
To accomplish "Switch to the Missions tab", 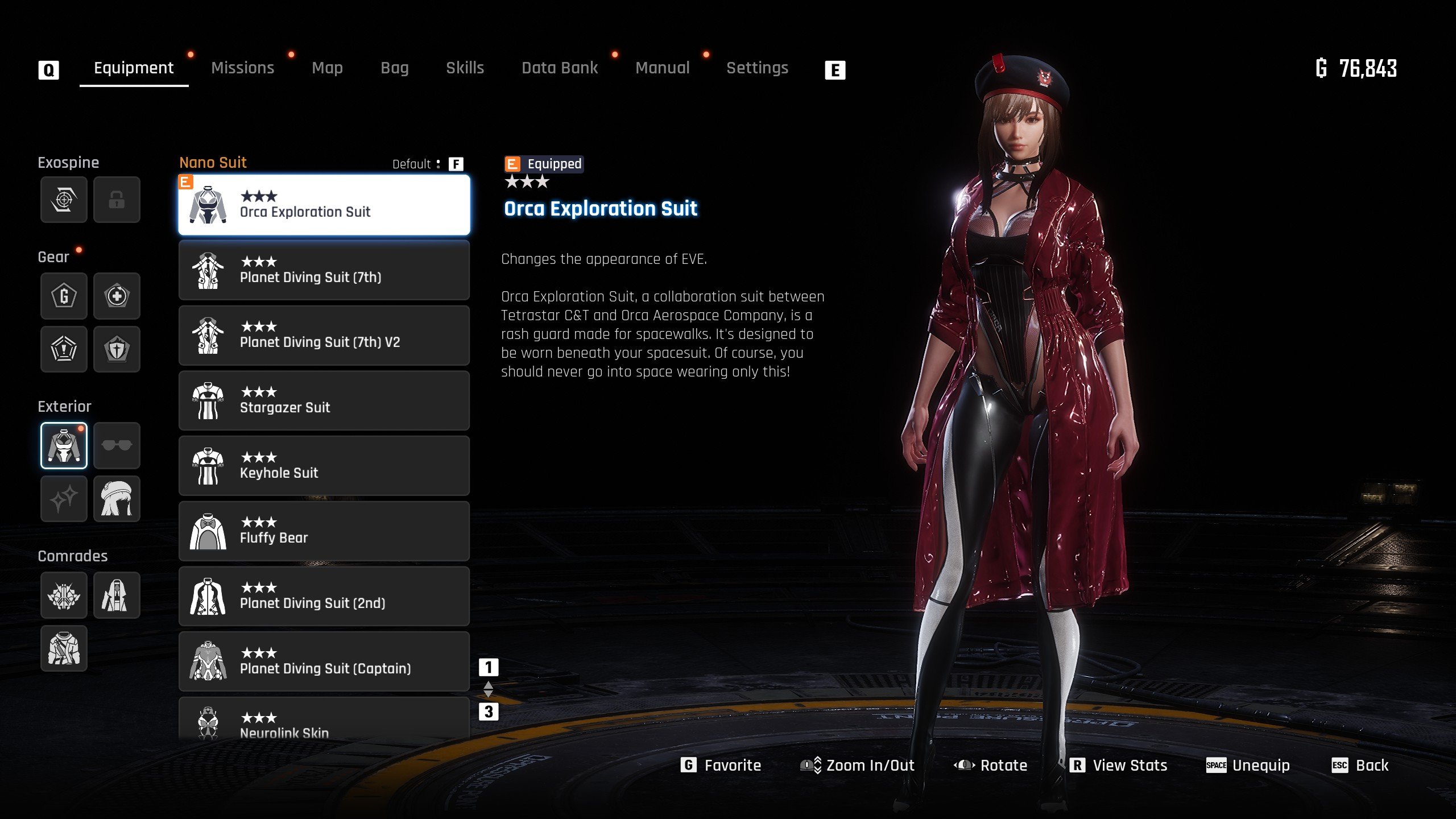I will click(242, 68).
